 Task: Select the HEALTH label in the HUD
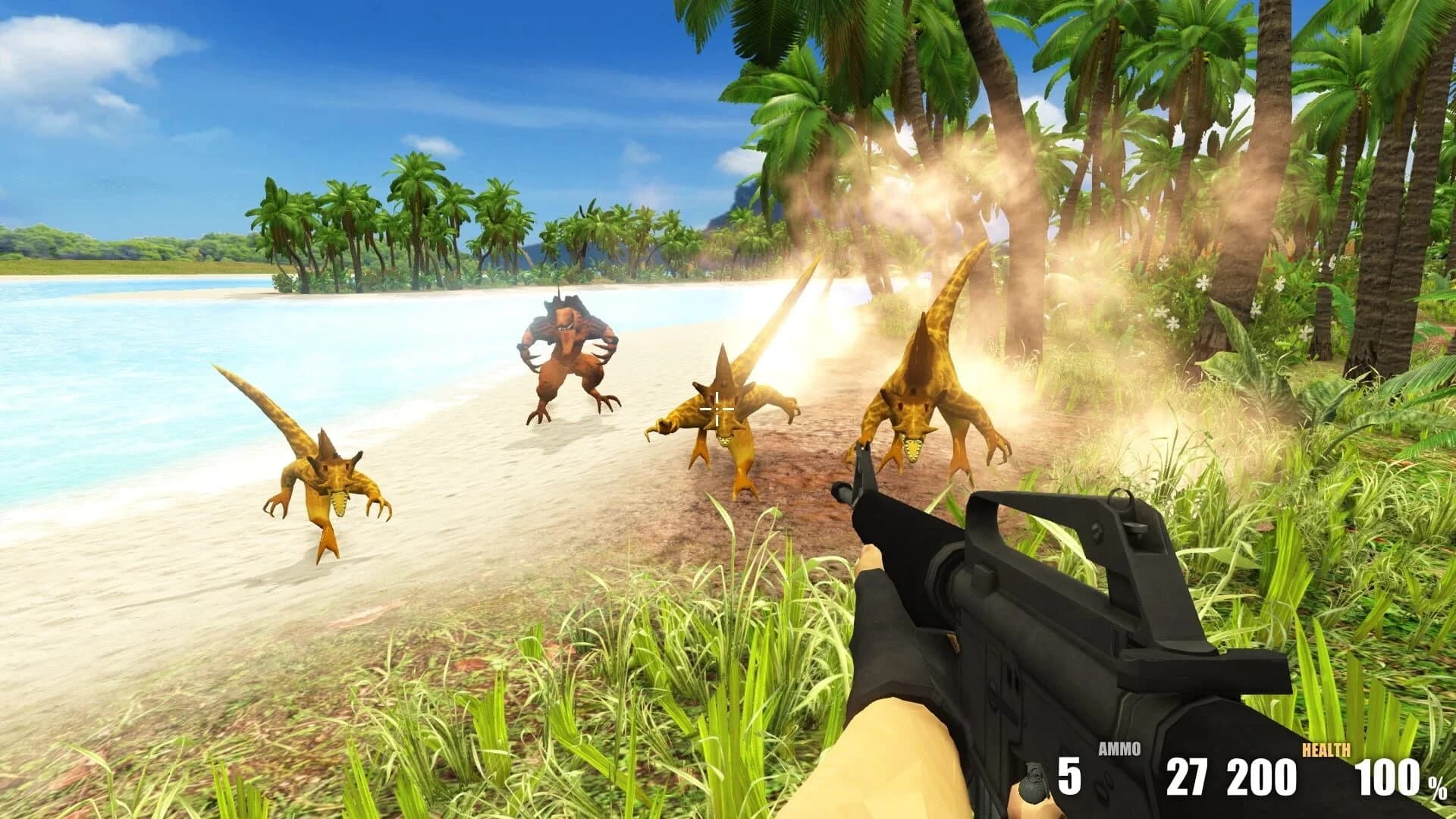[1326, 750]
